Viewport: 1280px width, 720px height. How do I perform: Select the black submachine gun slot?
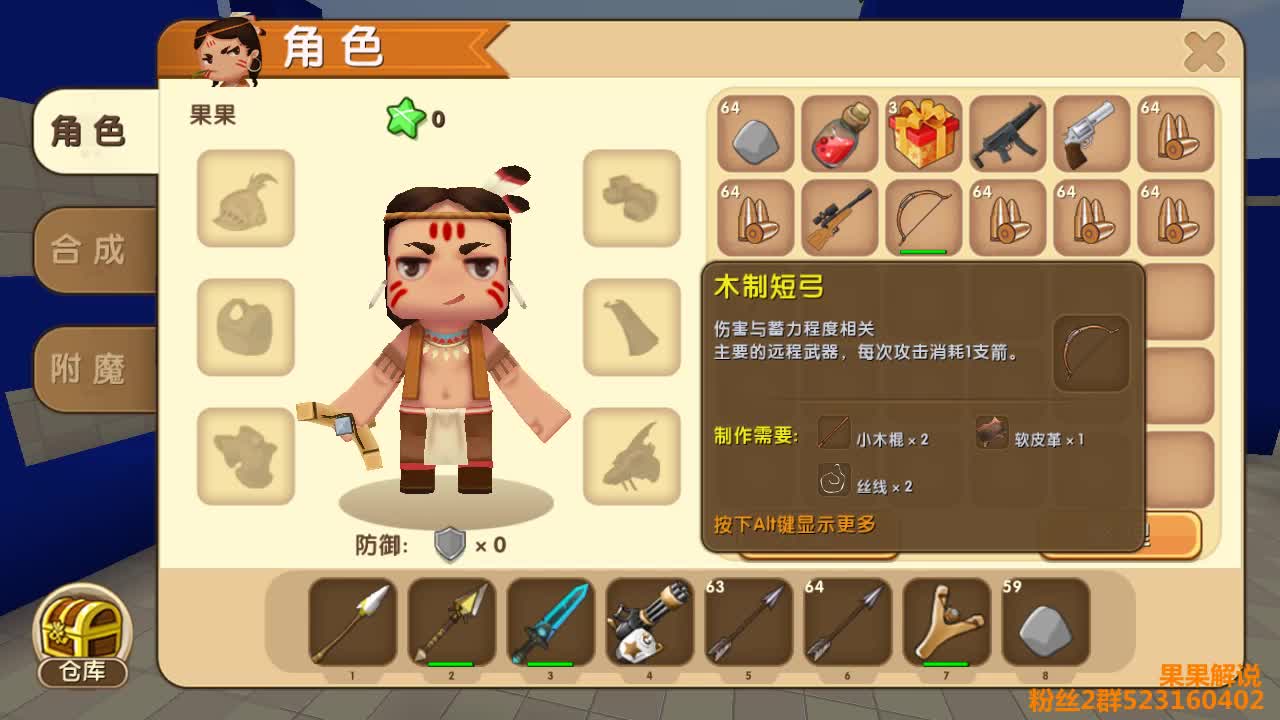pos(1007,134)
